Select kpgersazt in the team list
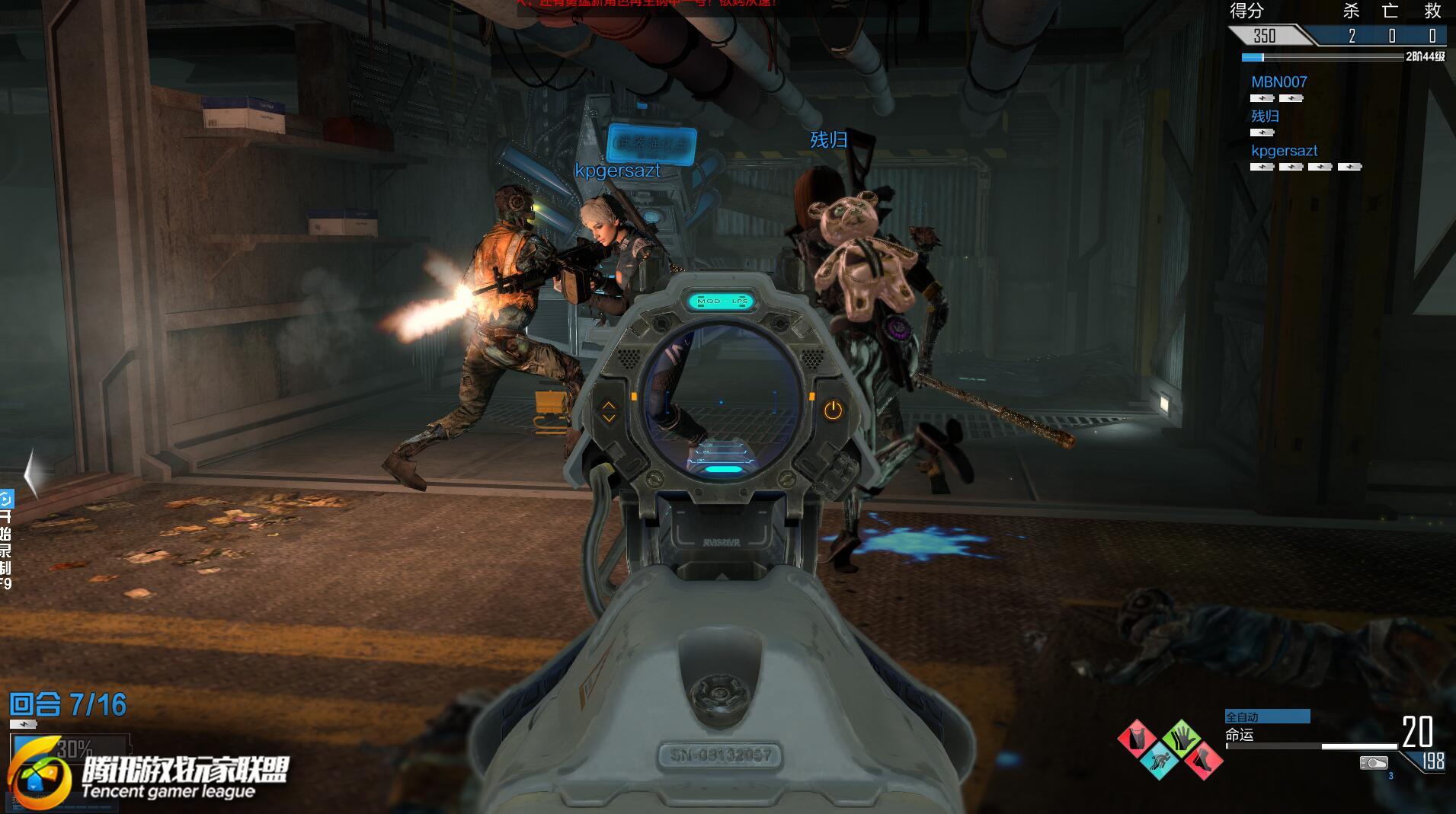1456x814 pixels. point(1284,151)
